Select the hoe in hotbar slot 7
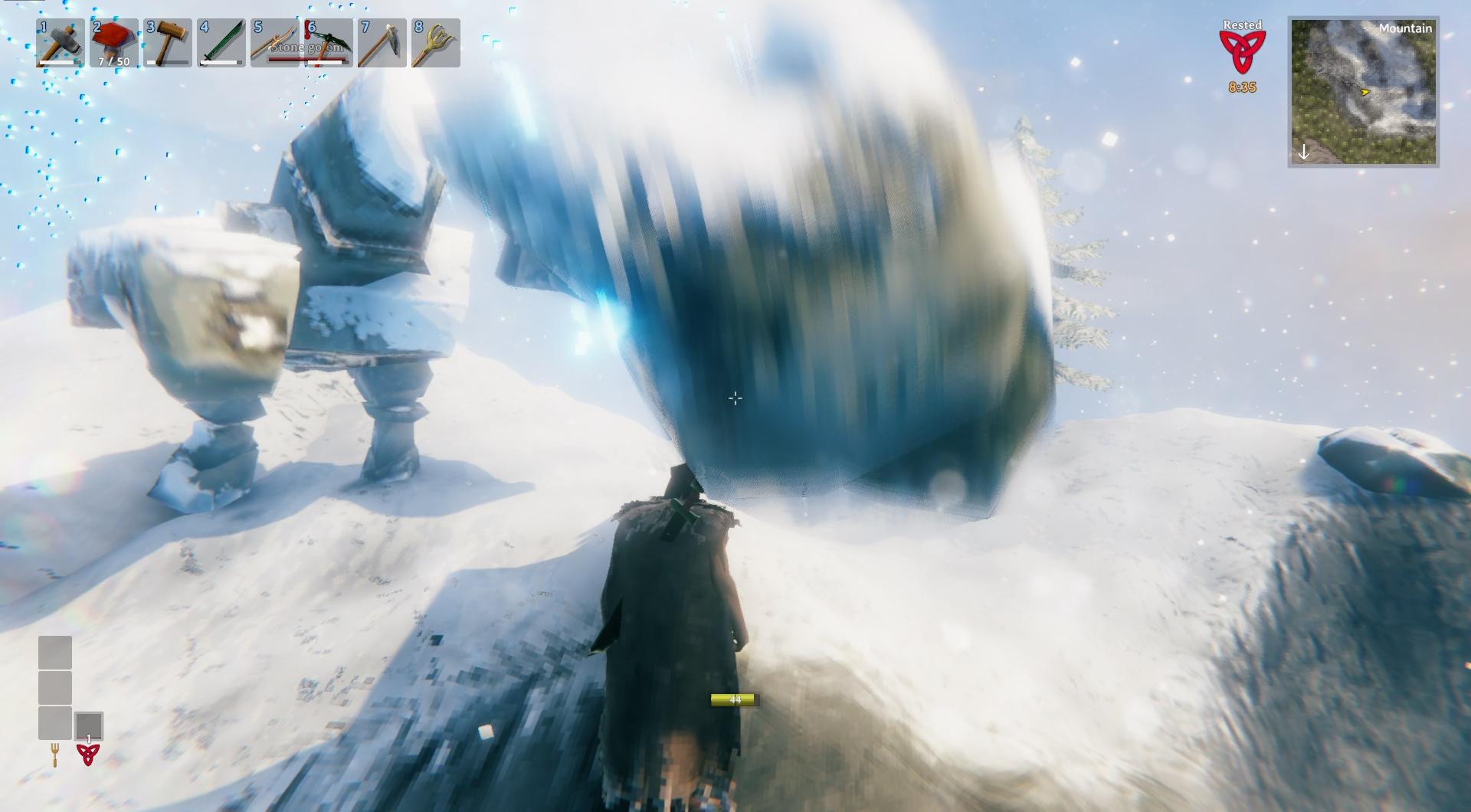 [x=382, y=43]
